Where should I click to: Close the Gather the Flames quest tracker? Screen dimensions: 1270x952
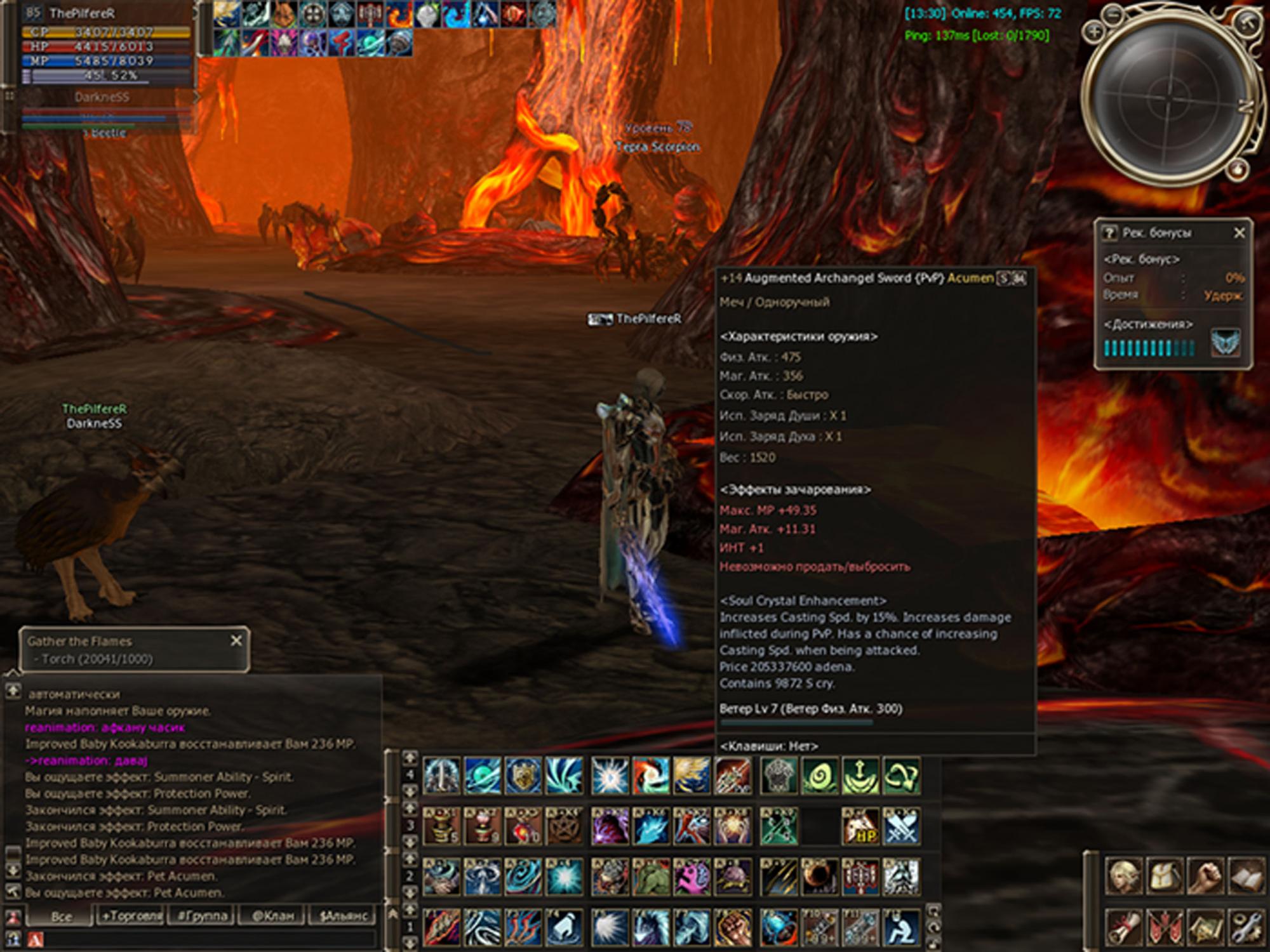pyautogui.click(x=236, y=641)
